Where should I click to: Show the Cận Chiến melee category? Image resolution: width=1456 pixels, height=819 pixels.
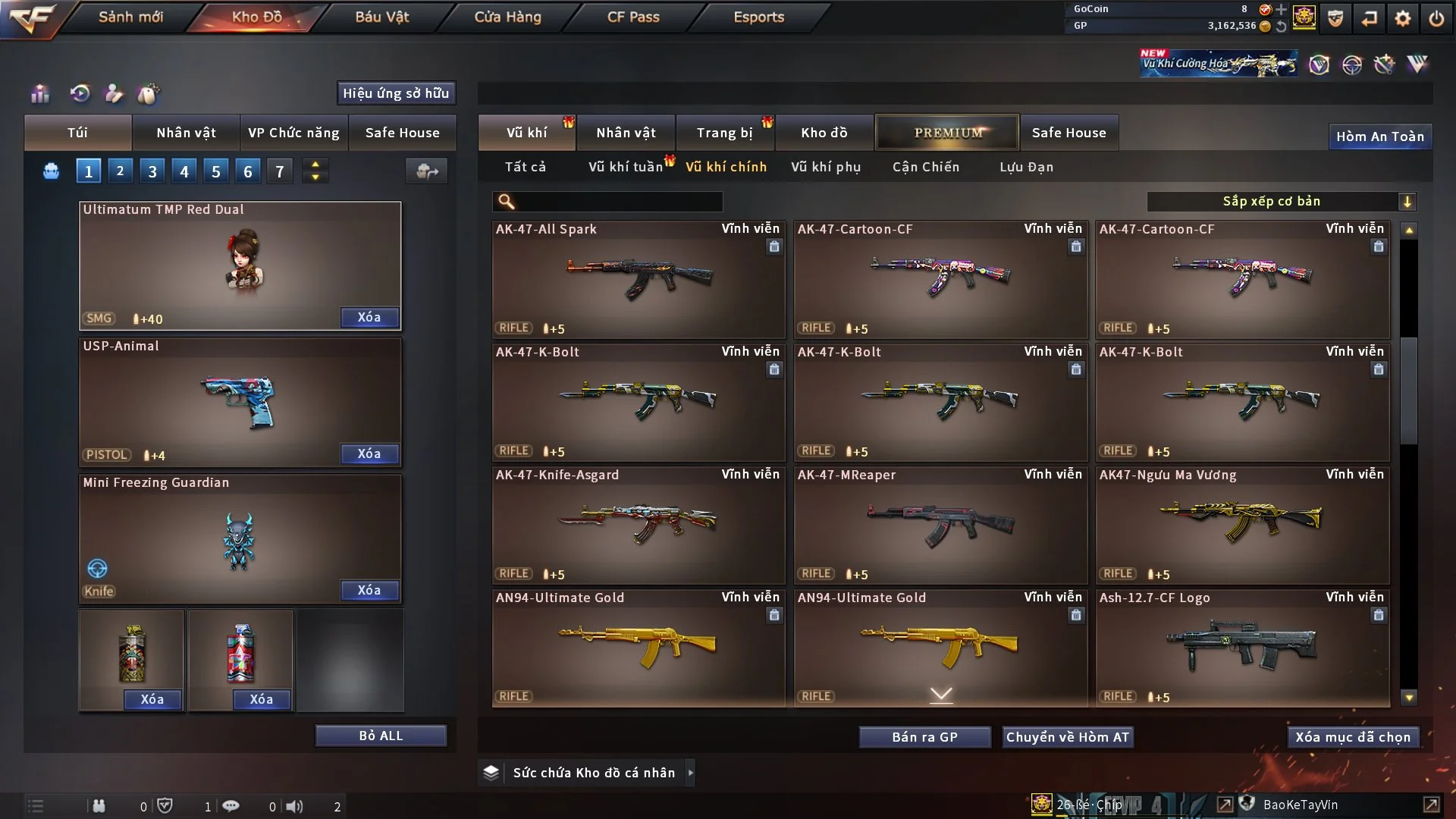pyautogui.click(x=925, y=167)
